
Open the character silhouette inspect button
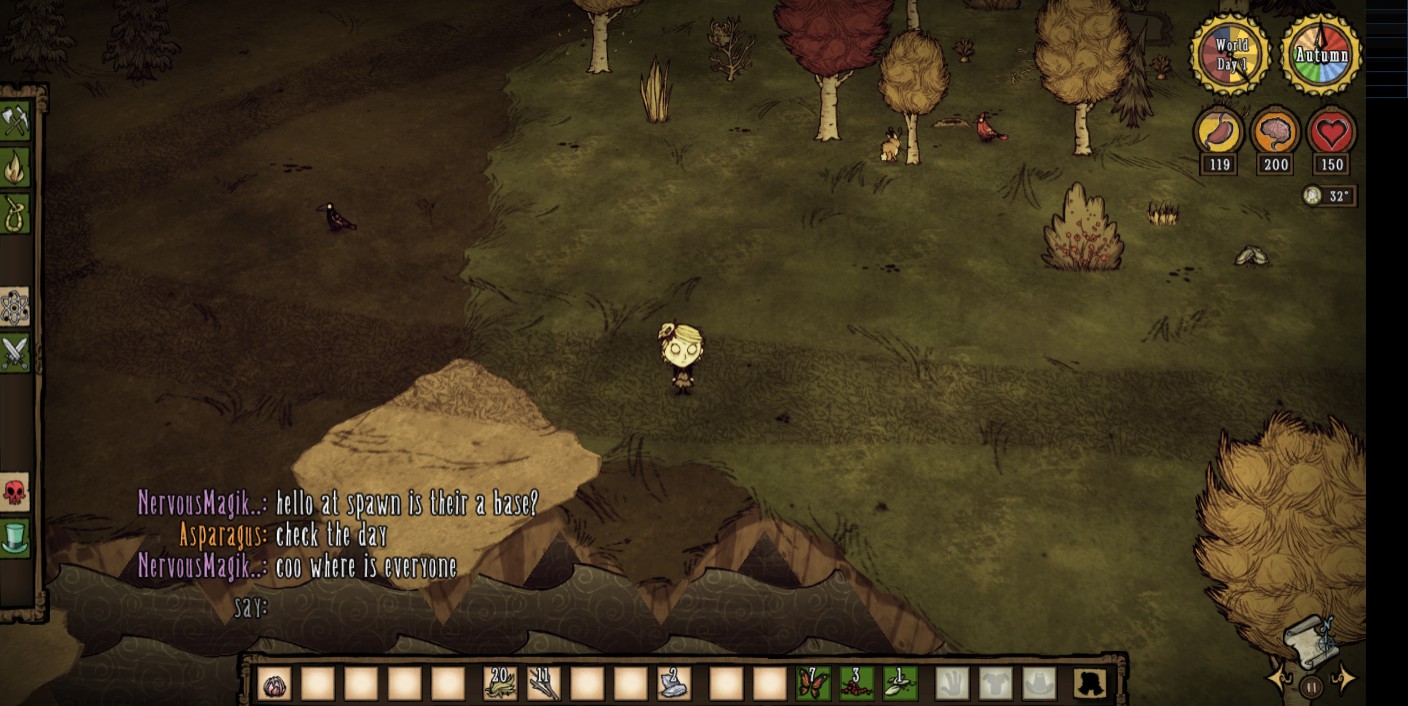1089,684
